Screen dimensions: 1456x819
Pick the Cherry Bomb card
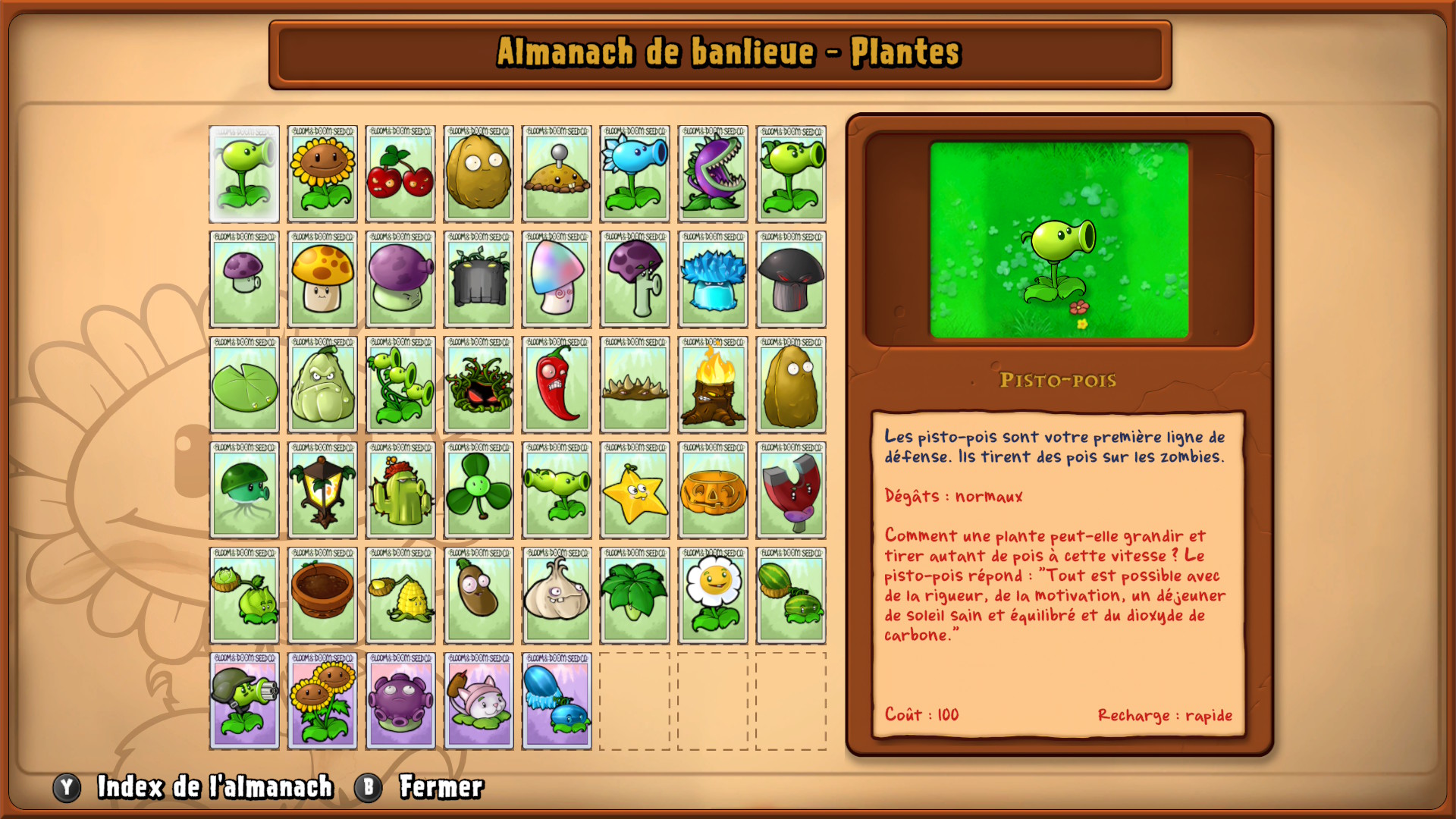(400, 174)
